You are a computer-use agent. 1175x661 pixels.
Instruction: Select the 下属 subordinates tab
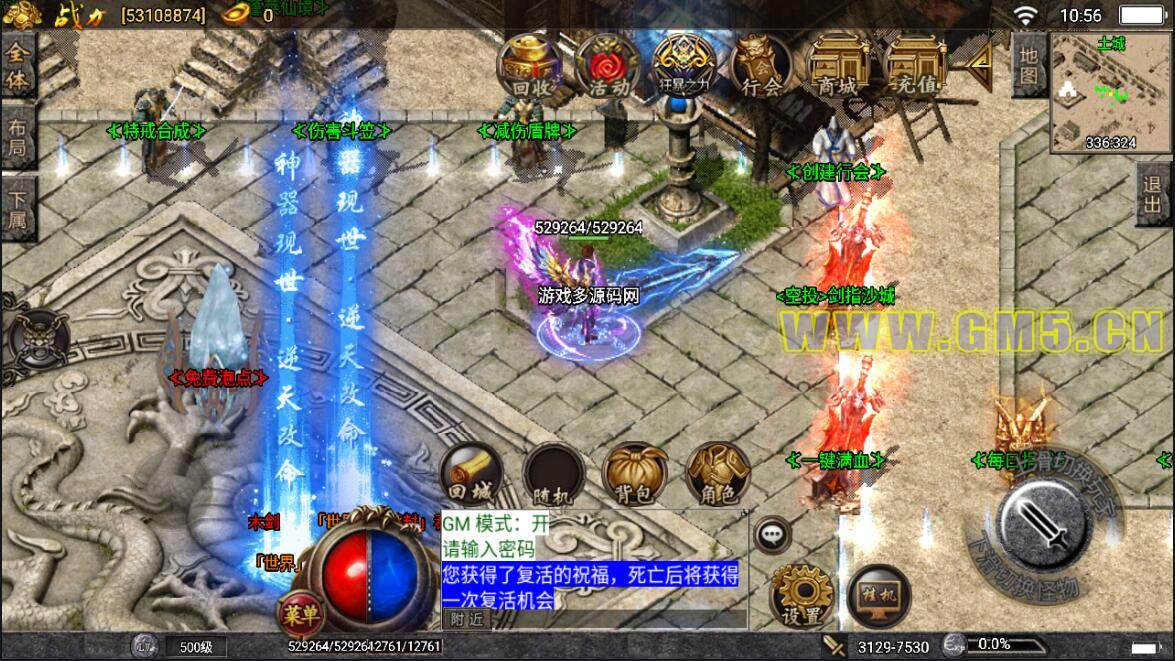(x=18, y=207)
